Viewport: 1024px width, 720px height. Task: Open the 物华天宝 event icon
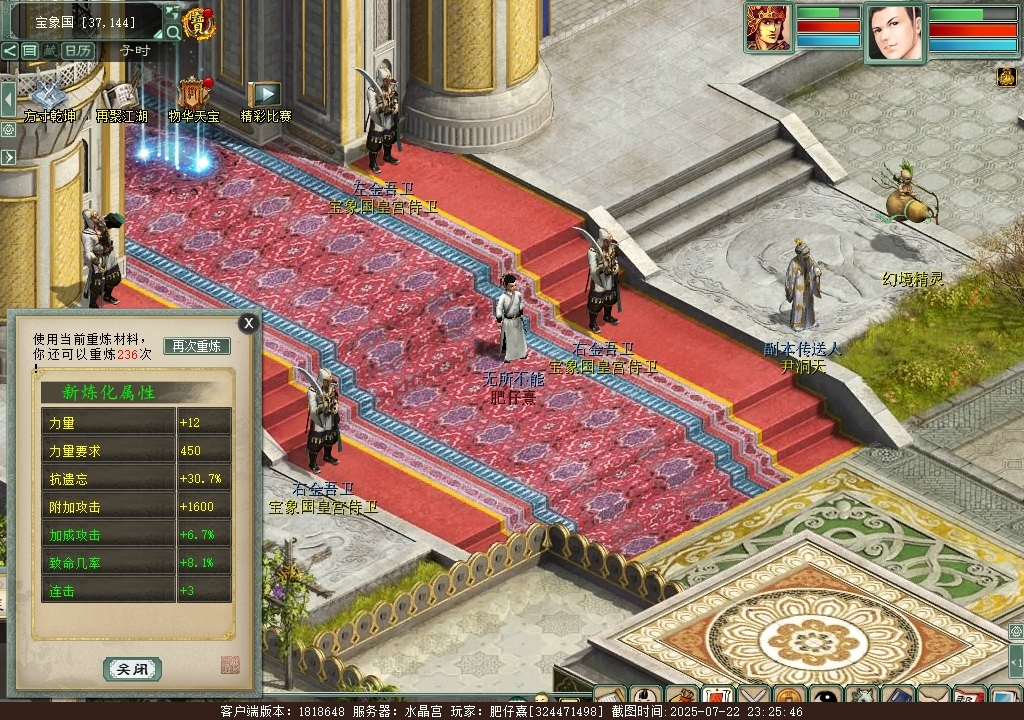(193, 94)
